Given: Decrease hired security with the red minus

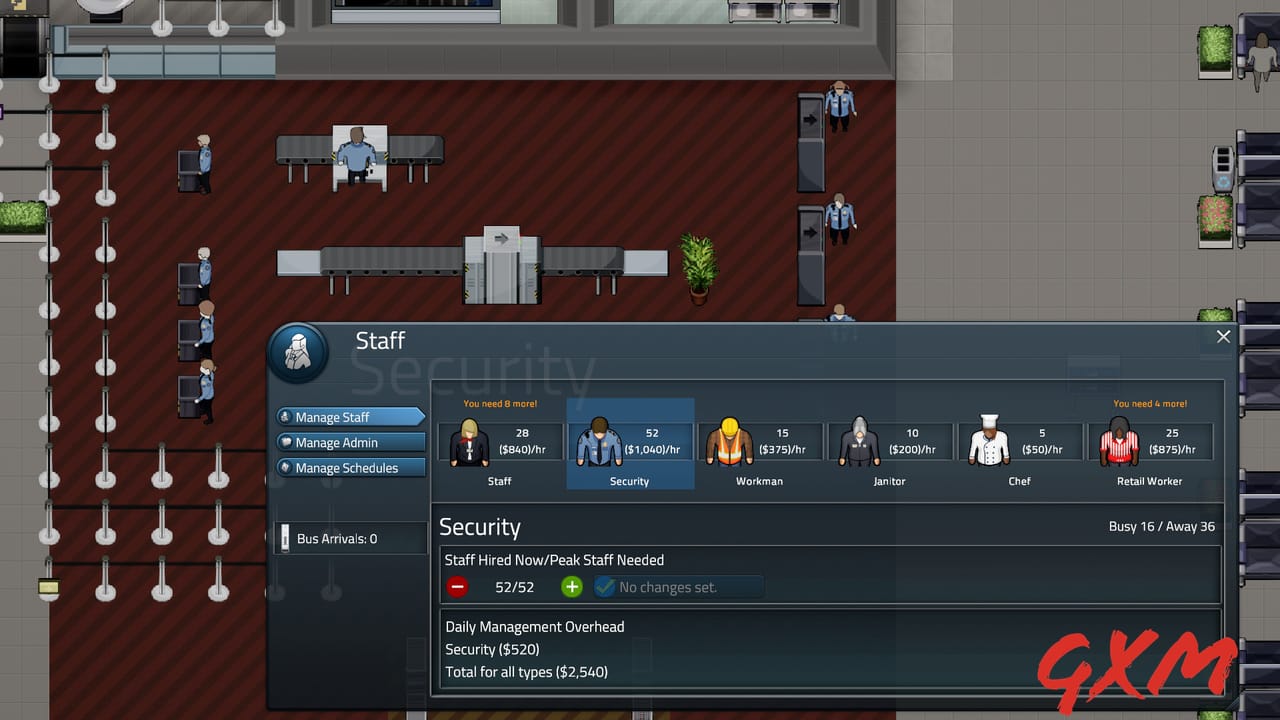Looking at the screenshot, I should tap(457, 587).
